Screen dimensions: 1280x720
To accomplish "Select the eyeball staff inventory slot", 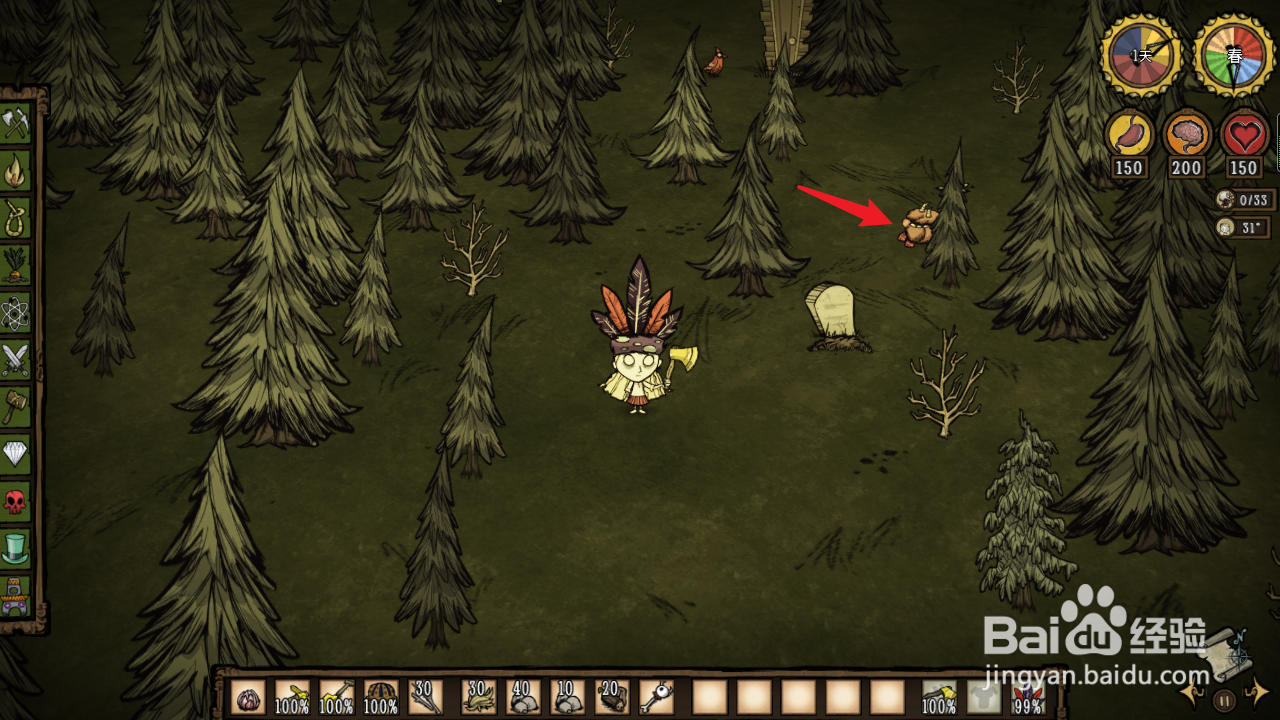I will coord(655,697).
